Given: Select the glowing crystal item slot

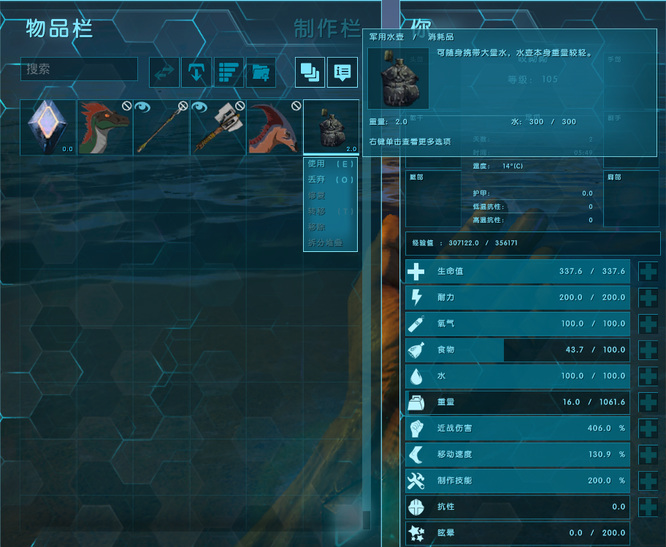Looking at the screenshot, I should point(49,127).
